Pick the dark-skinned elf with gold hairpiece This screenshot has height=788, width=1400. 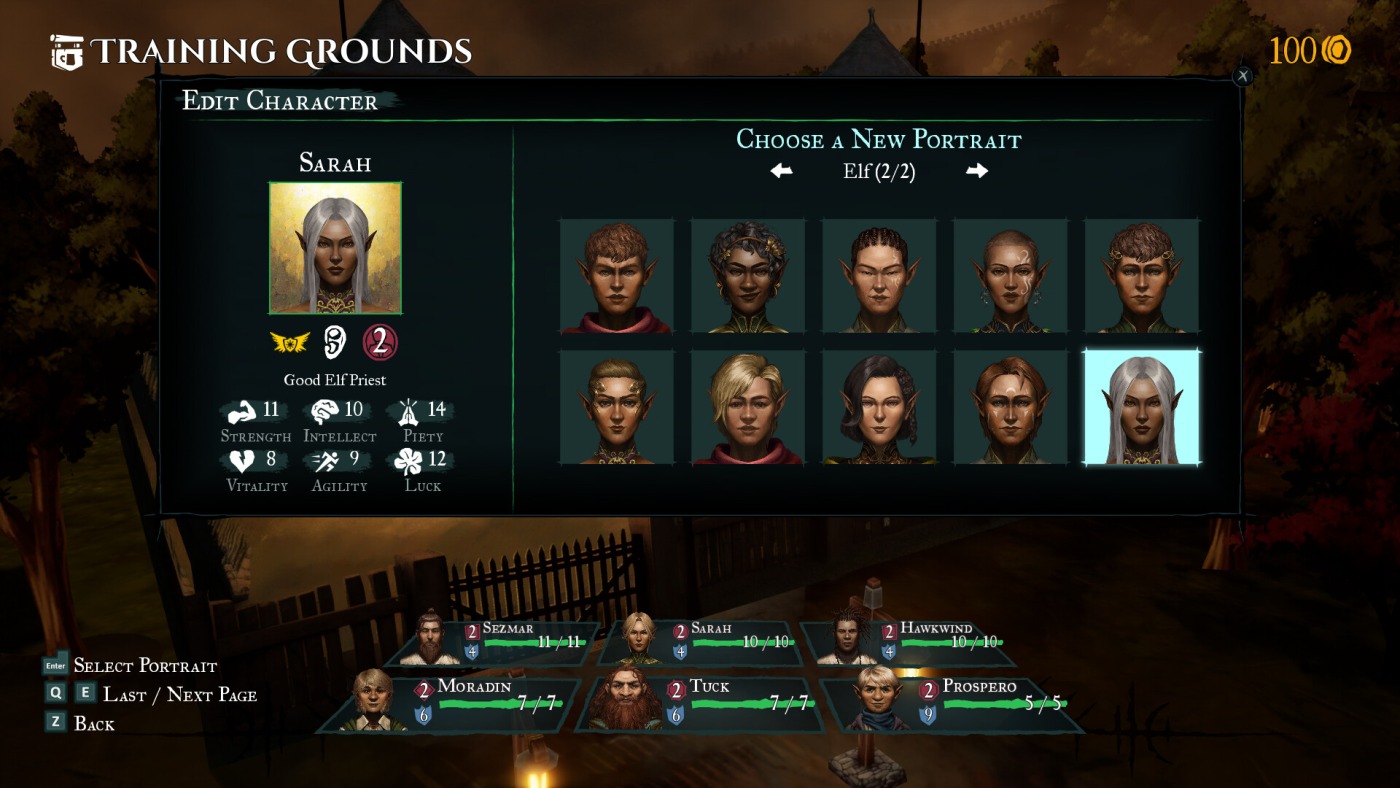click(748, 276)
